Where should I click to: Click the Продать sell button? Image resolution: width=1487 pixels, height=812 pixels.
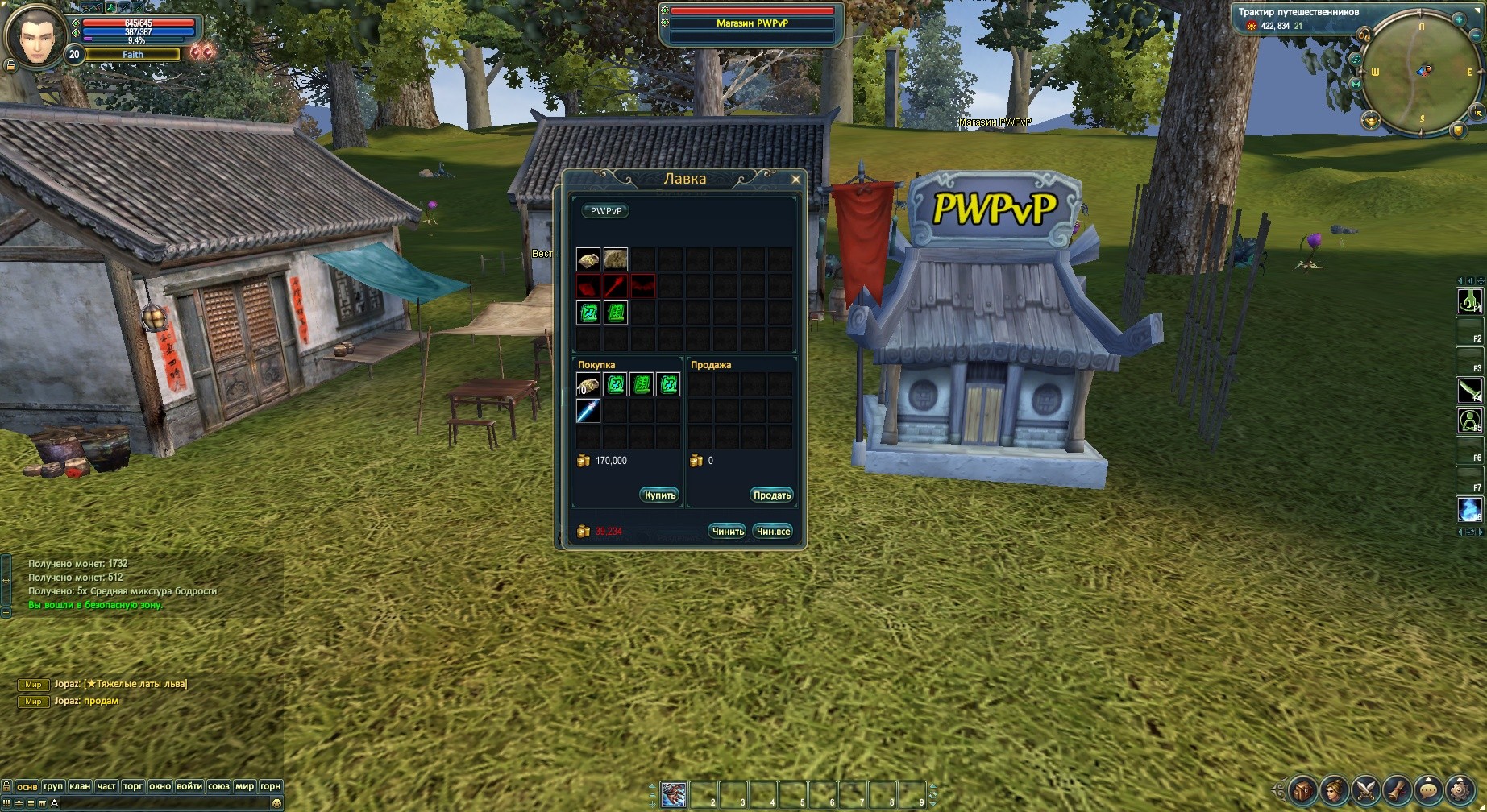771,495
